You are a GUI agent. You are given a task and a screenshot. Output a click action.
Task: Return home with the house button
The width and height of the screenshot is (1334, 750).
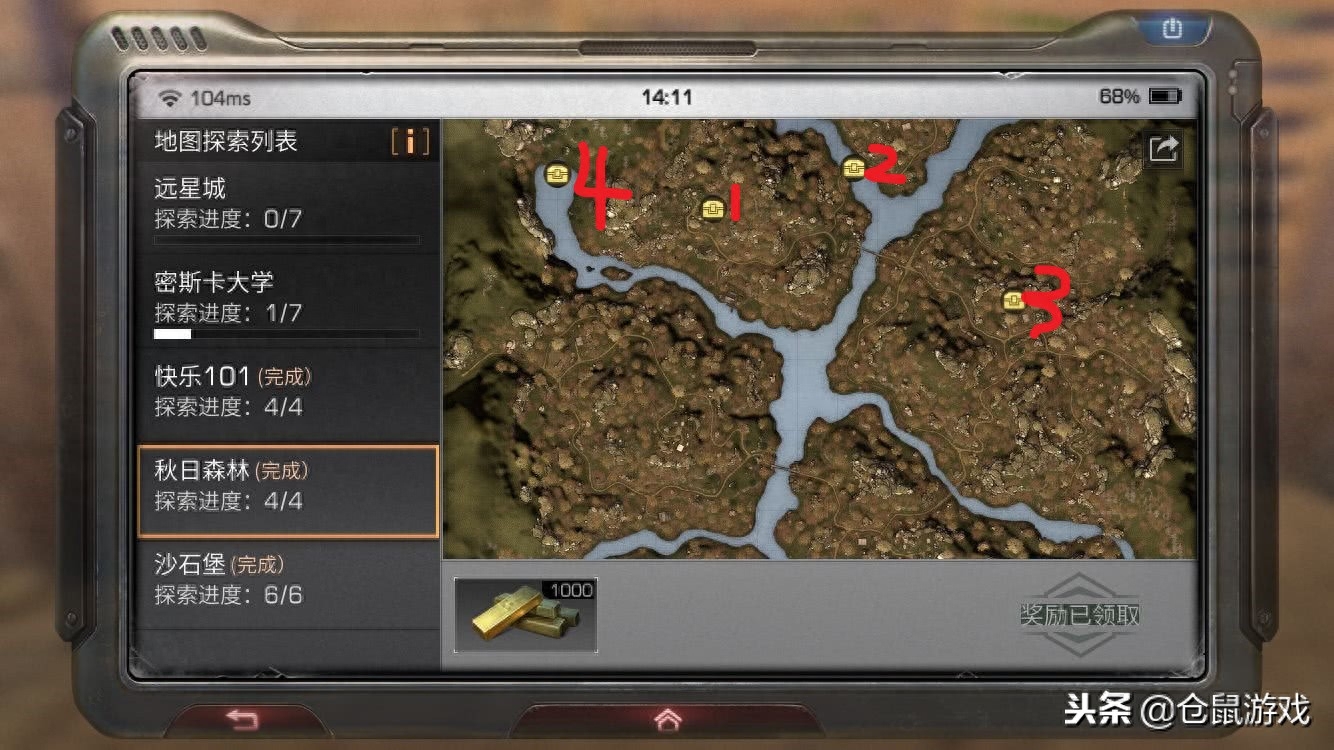pyautogui.click(x=667, y=719)
